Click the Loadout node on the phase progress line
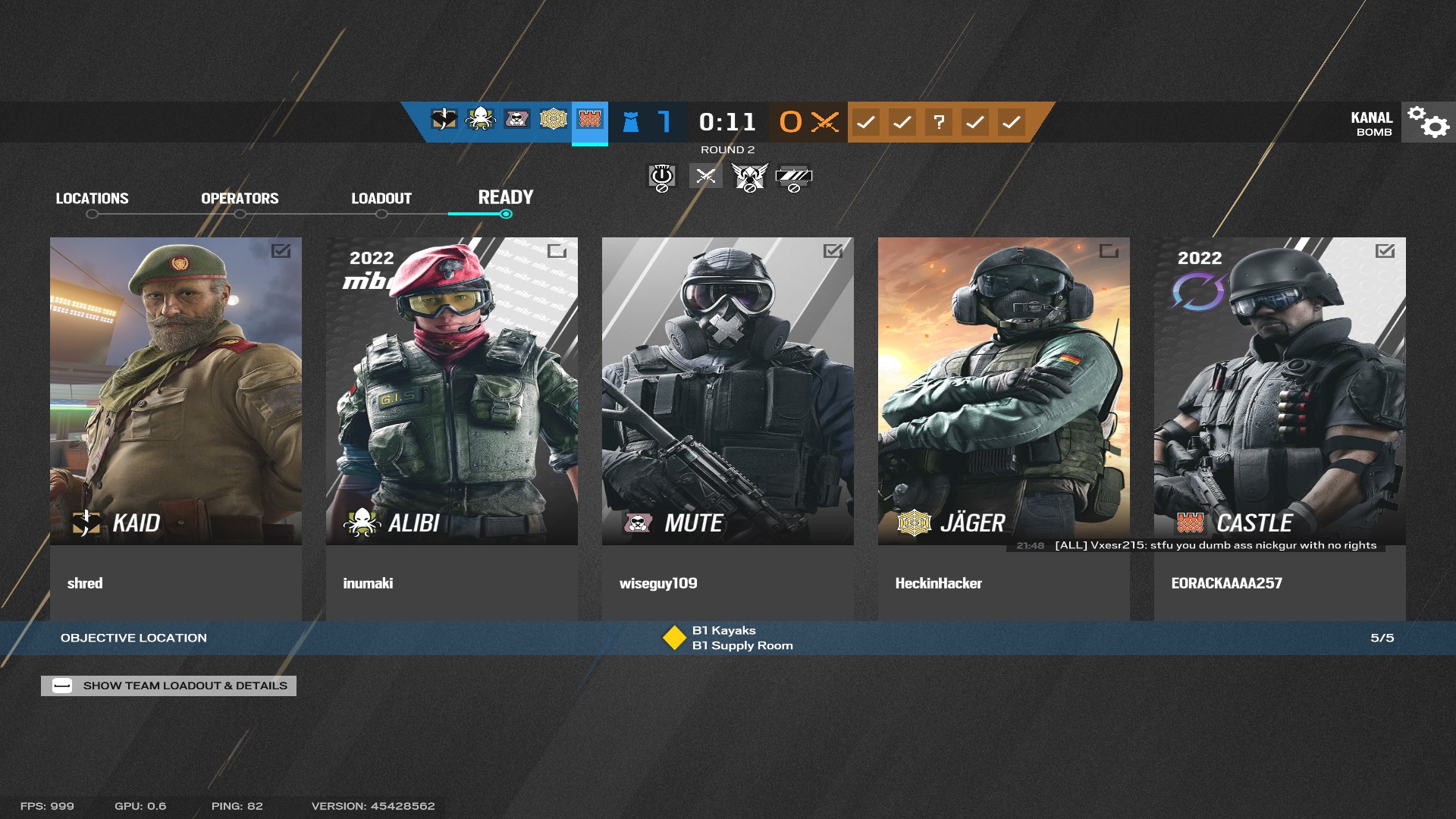Viewport: 1456px width, 819px height. [x=381, y=213]
